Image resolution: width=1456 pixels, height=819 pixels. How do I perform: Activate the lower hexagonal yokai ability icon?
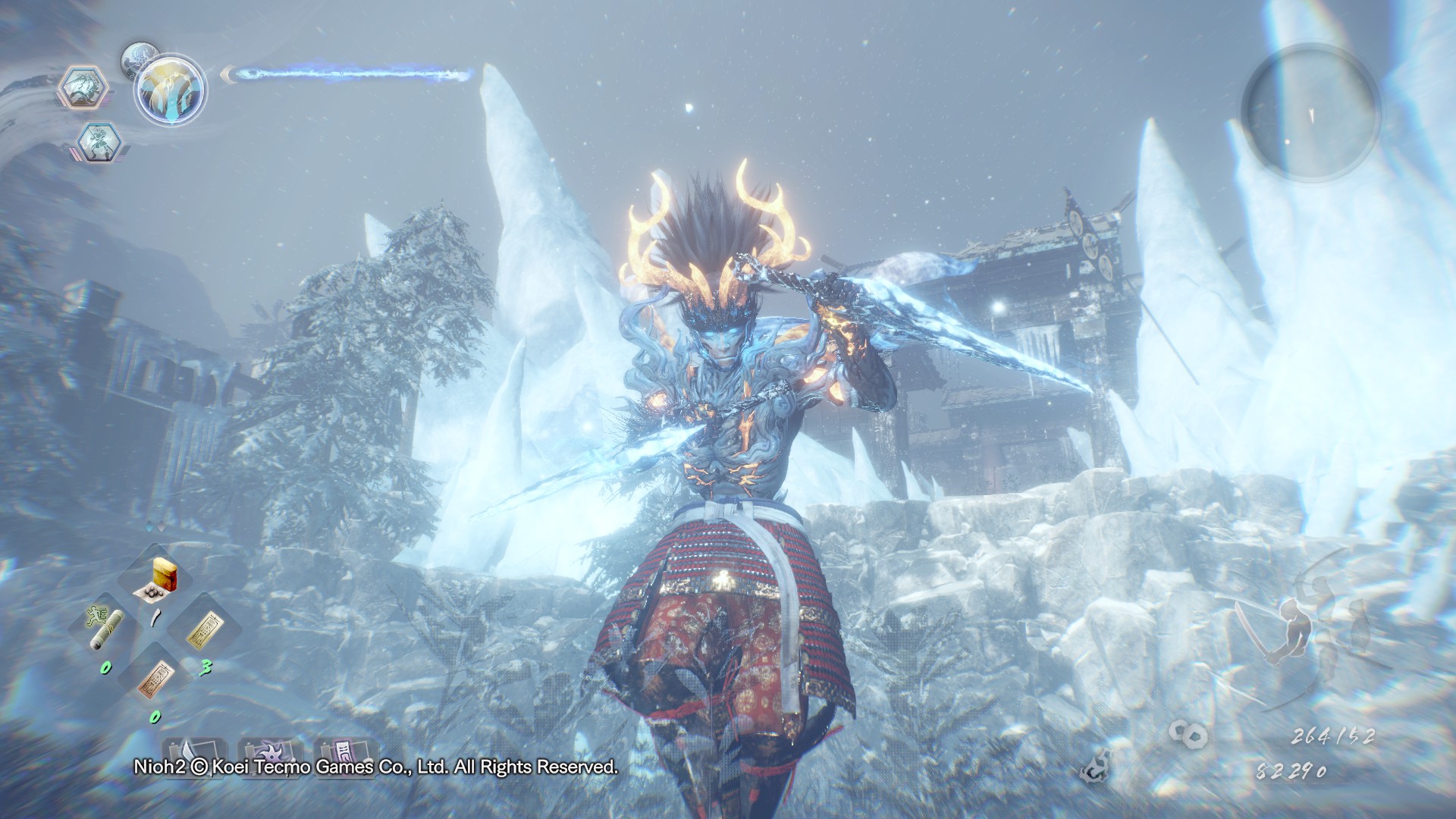click(99, 141)
